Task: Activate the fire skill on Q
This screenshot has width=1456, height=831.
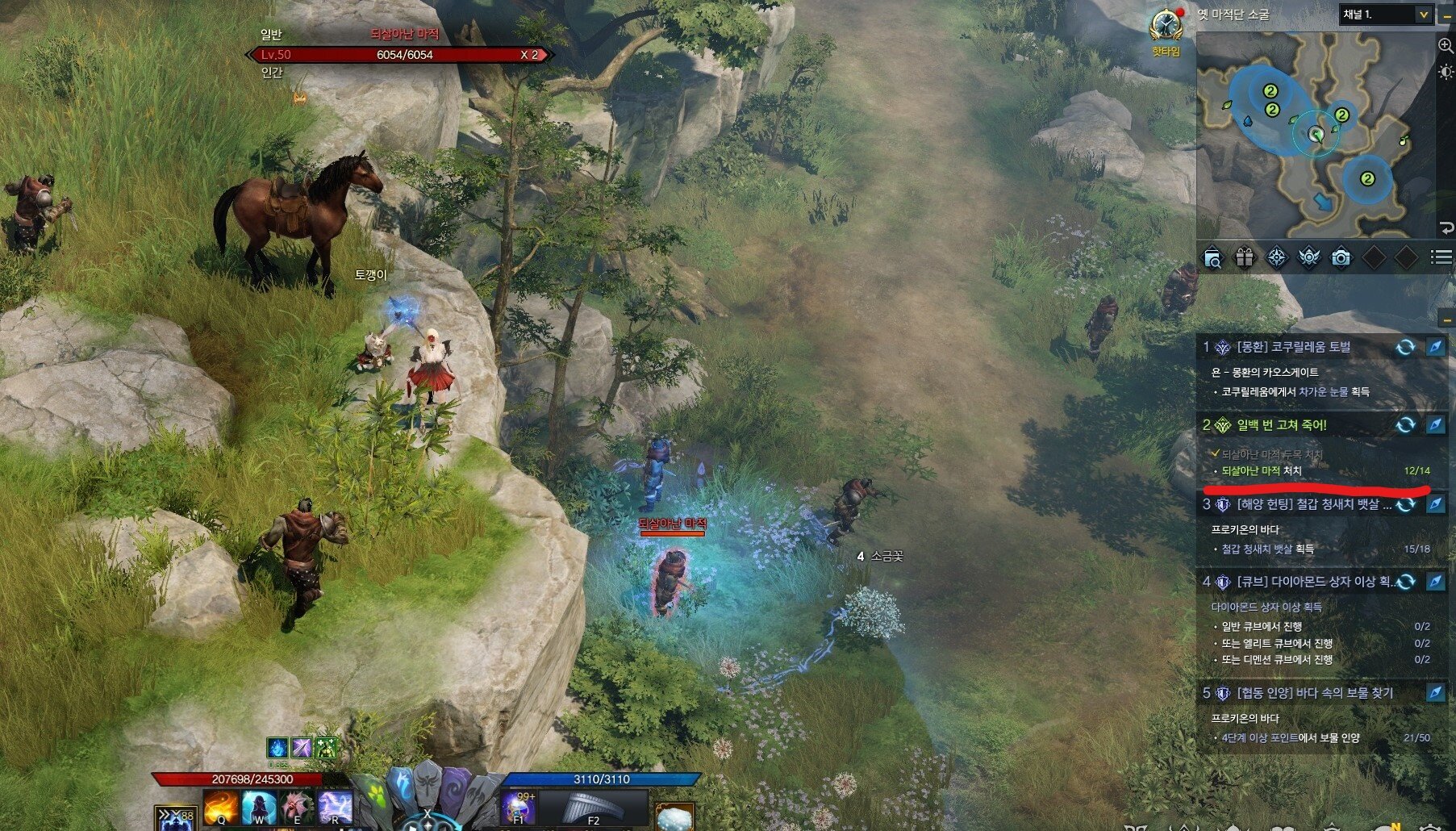Action: point(221,808)
